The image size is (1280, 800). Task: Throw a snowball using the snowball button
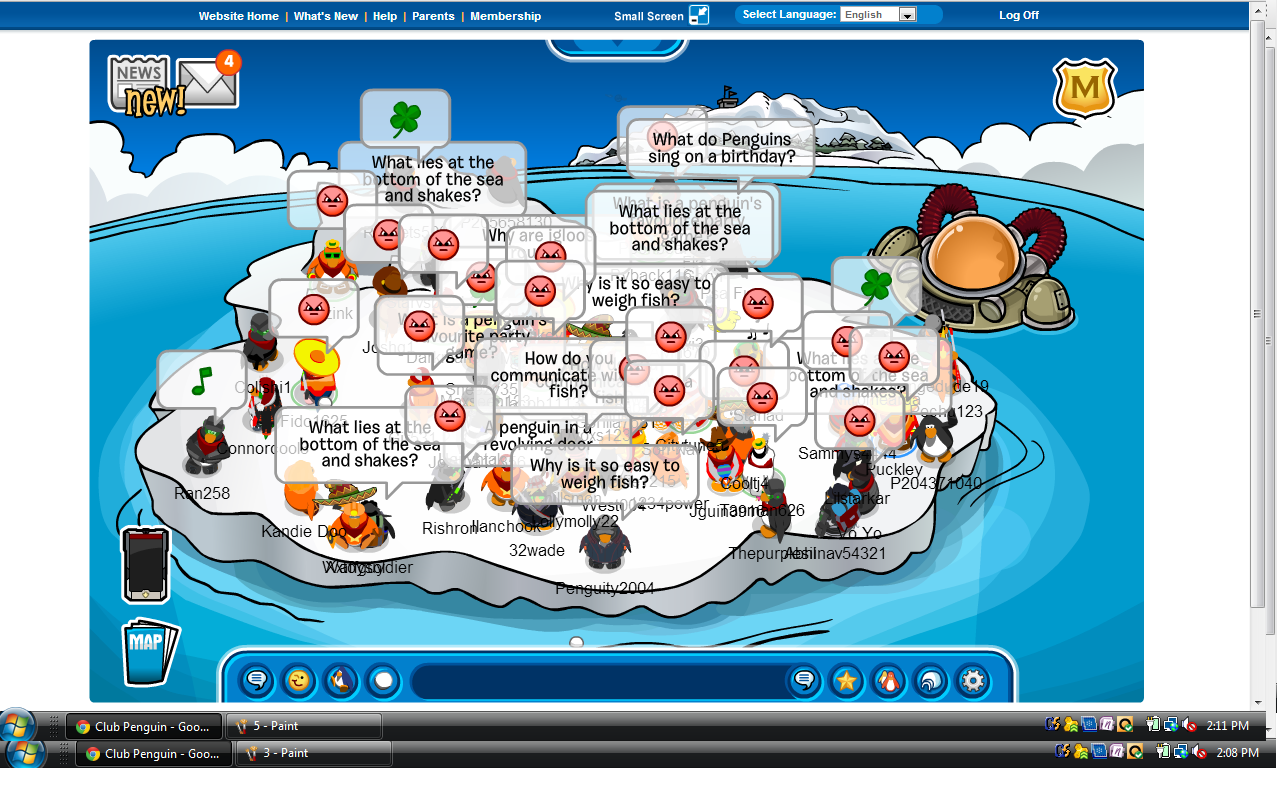coord(383,681)
